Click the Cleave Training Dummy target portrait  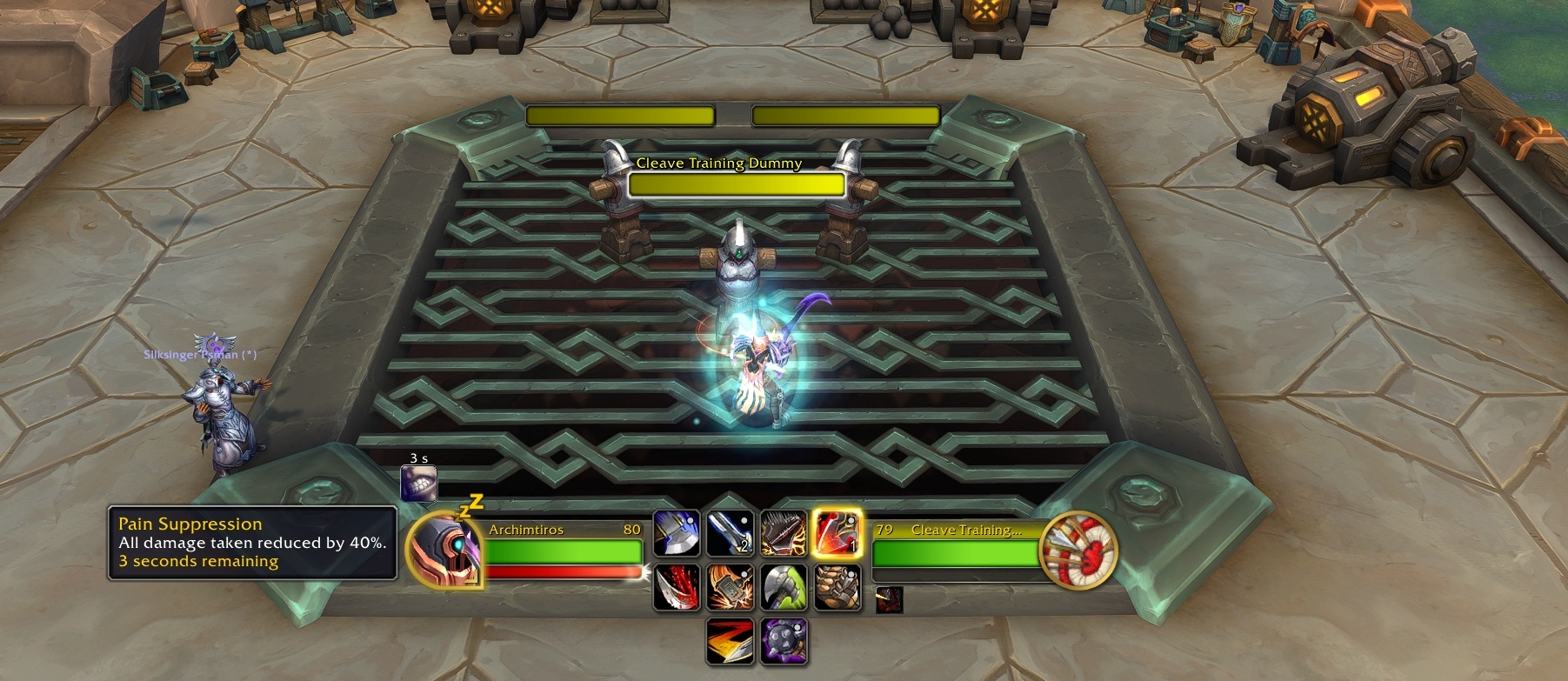click(1080, 551)
